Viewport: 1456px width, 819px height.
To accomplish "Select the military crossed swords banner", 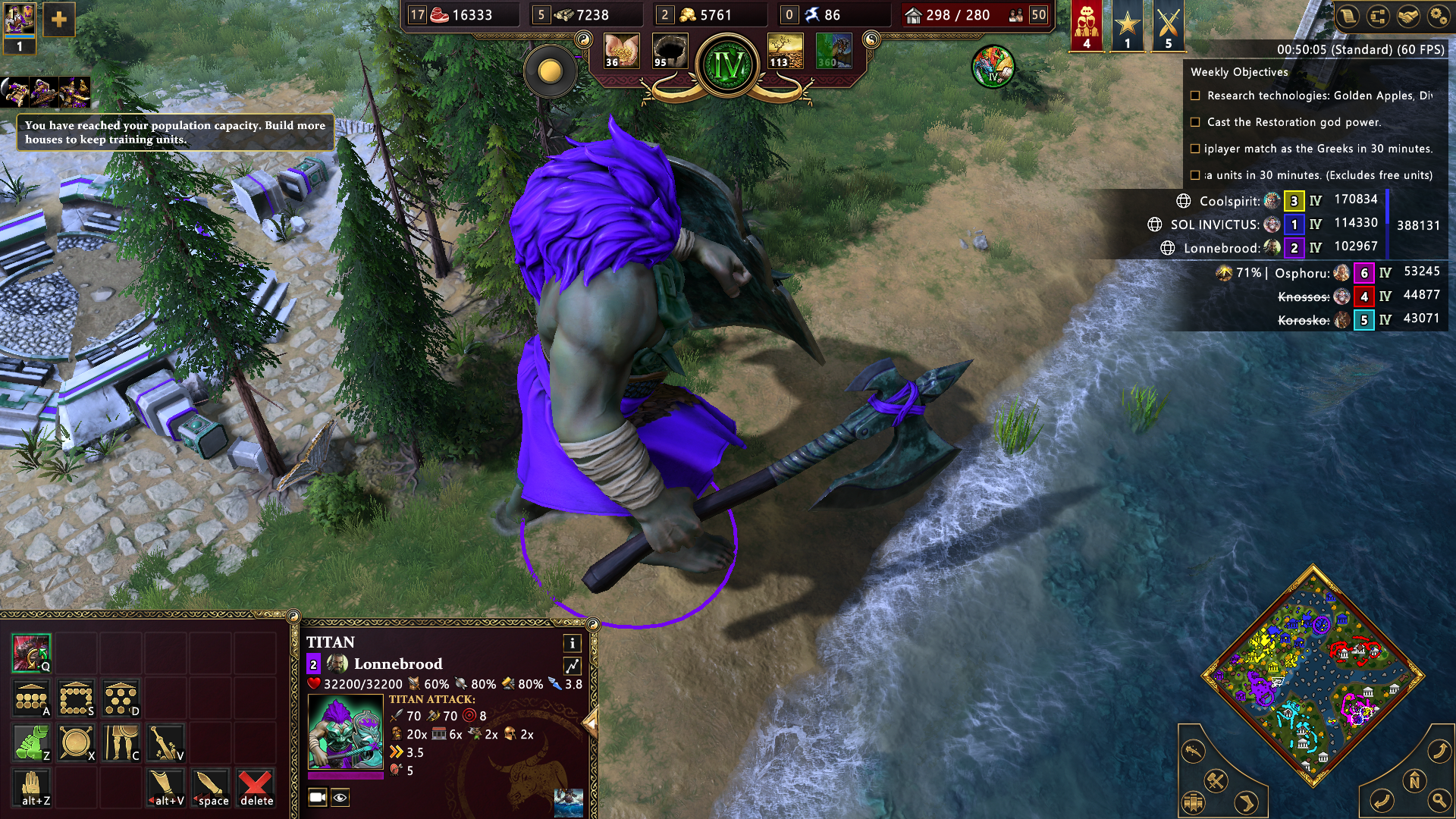I will pyautogui.click(x=1169, y=25).
